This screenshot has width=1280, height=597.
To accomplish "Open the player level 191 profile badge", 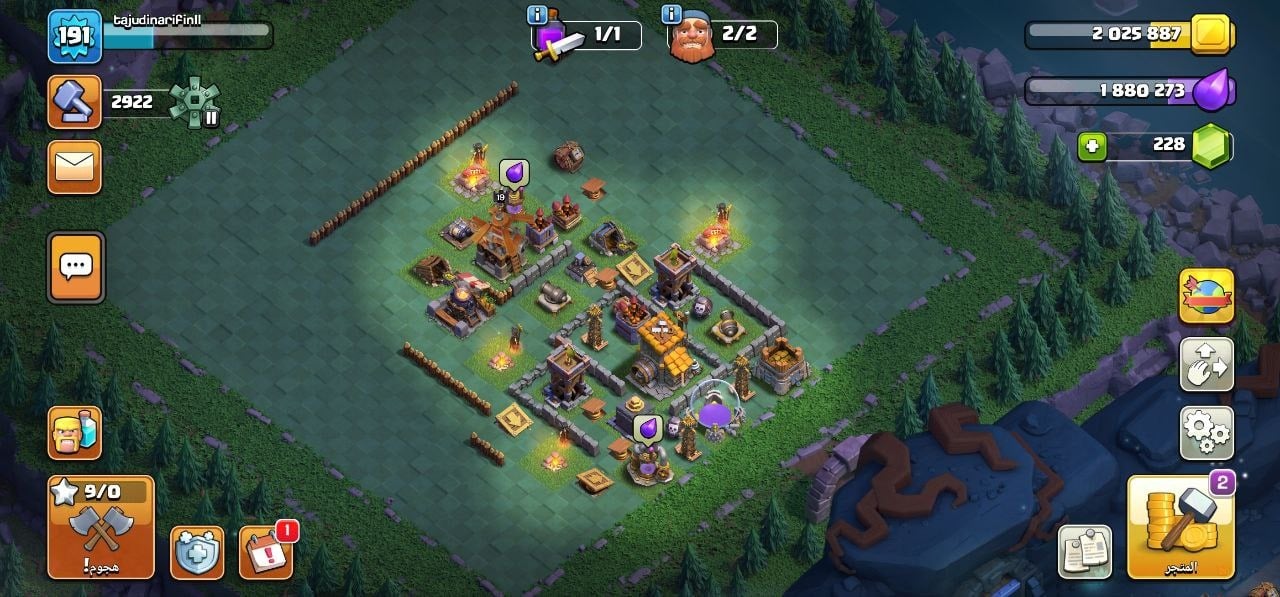I will coord(75,36).
